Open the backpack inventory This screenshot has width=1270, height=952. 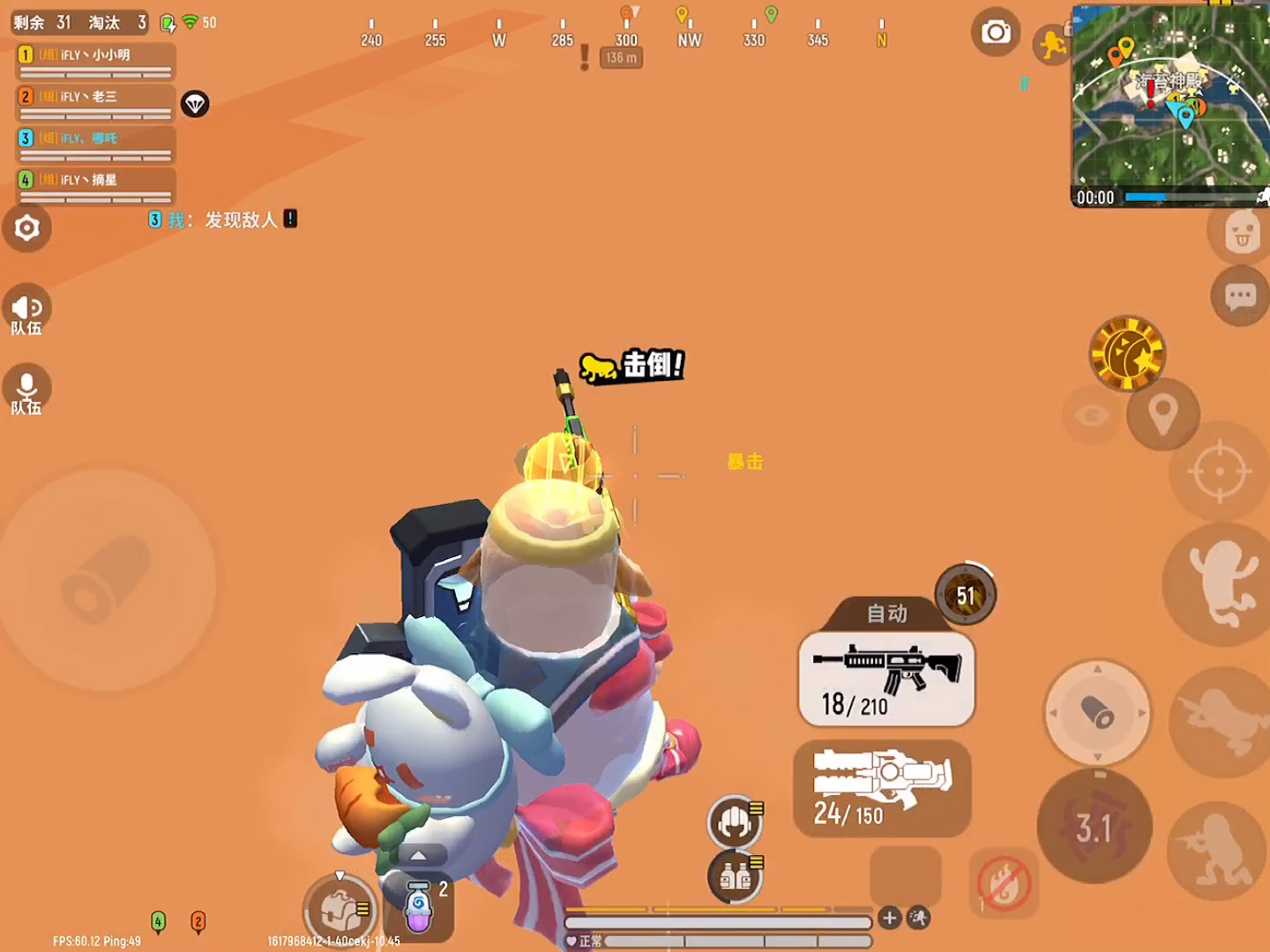coord(340,911)
